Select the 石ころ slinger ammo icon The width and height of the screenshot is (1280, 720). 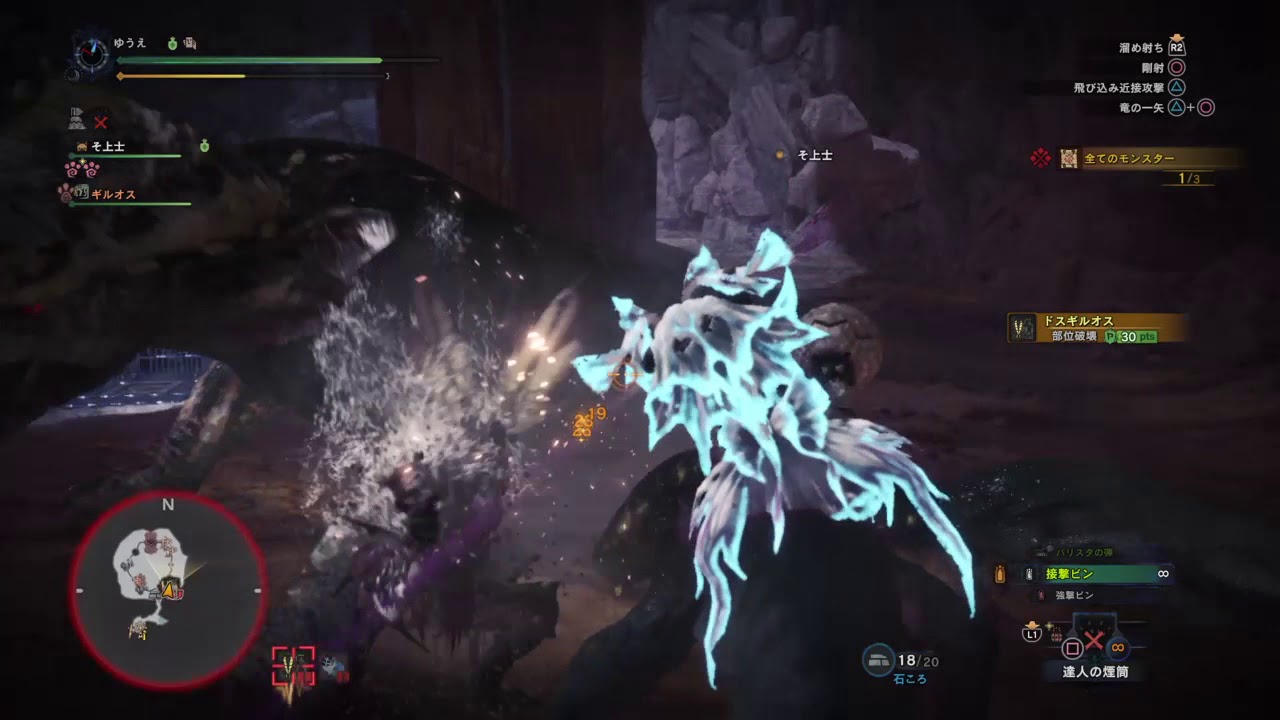[879, 661]
